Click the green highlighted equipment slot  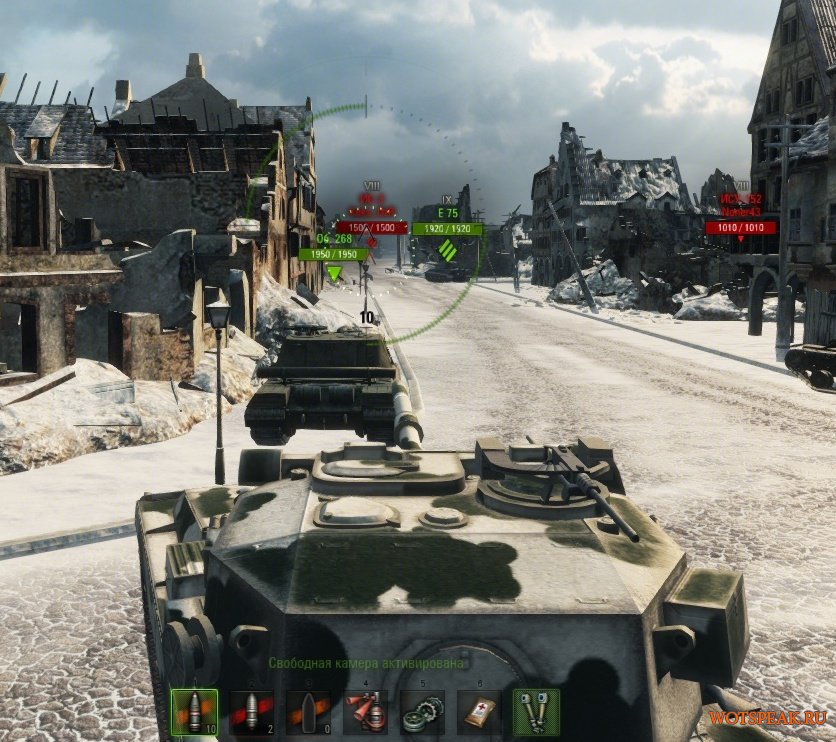536,711
